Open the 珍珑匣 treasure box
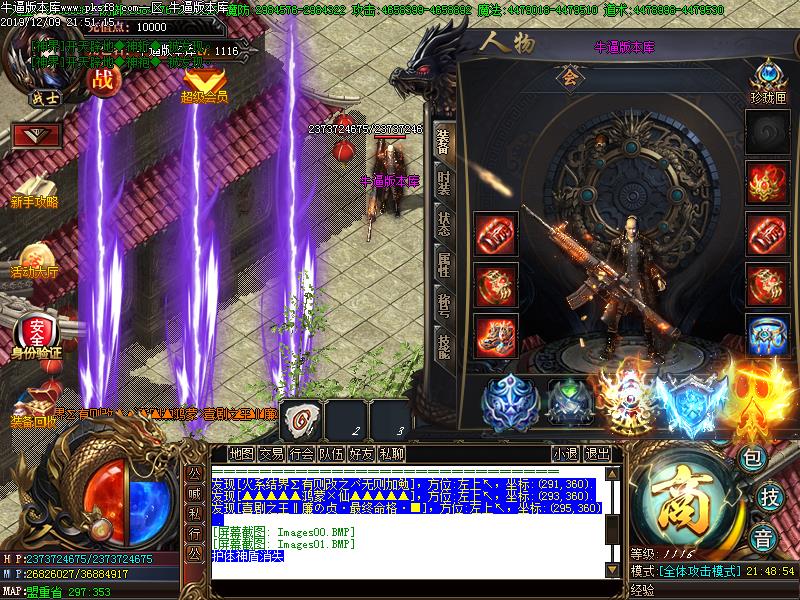The height and width of the screenshot is (600, 800). (x=768, y=80)
